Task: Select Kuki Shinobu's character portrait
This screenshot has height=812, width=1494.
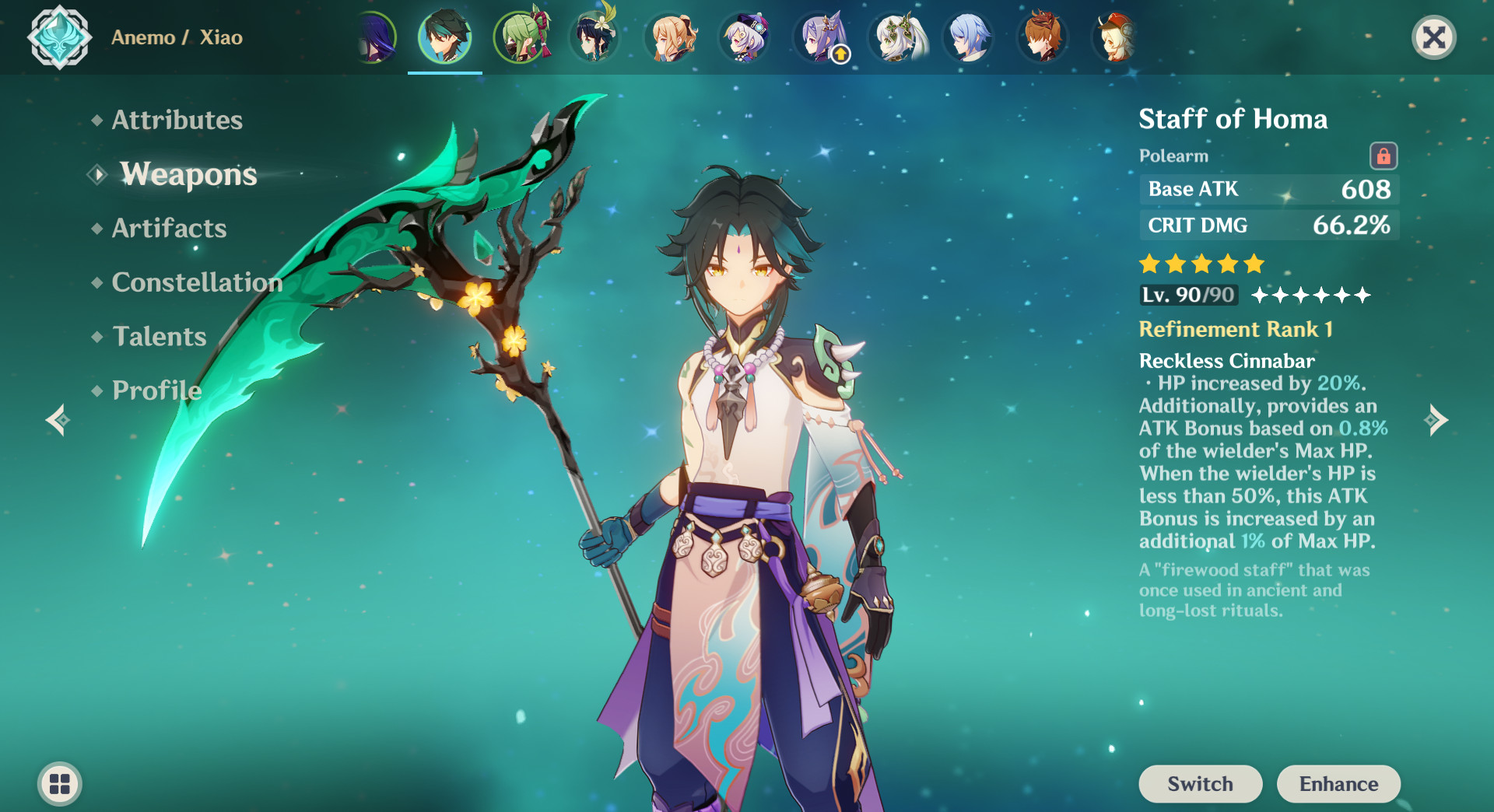Action: pos(520,37)
